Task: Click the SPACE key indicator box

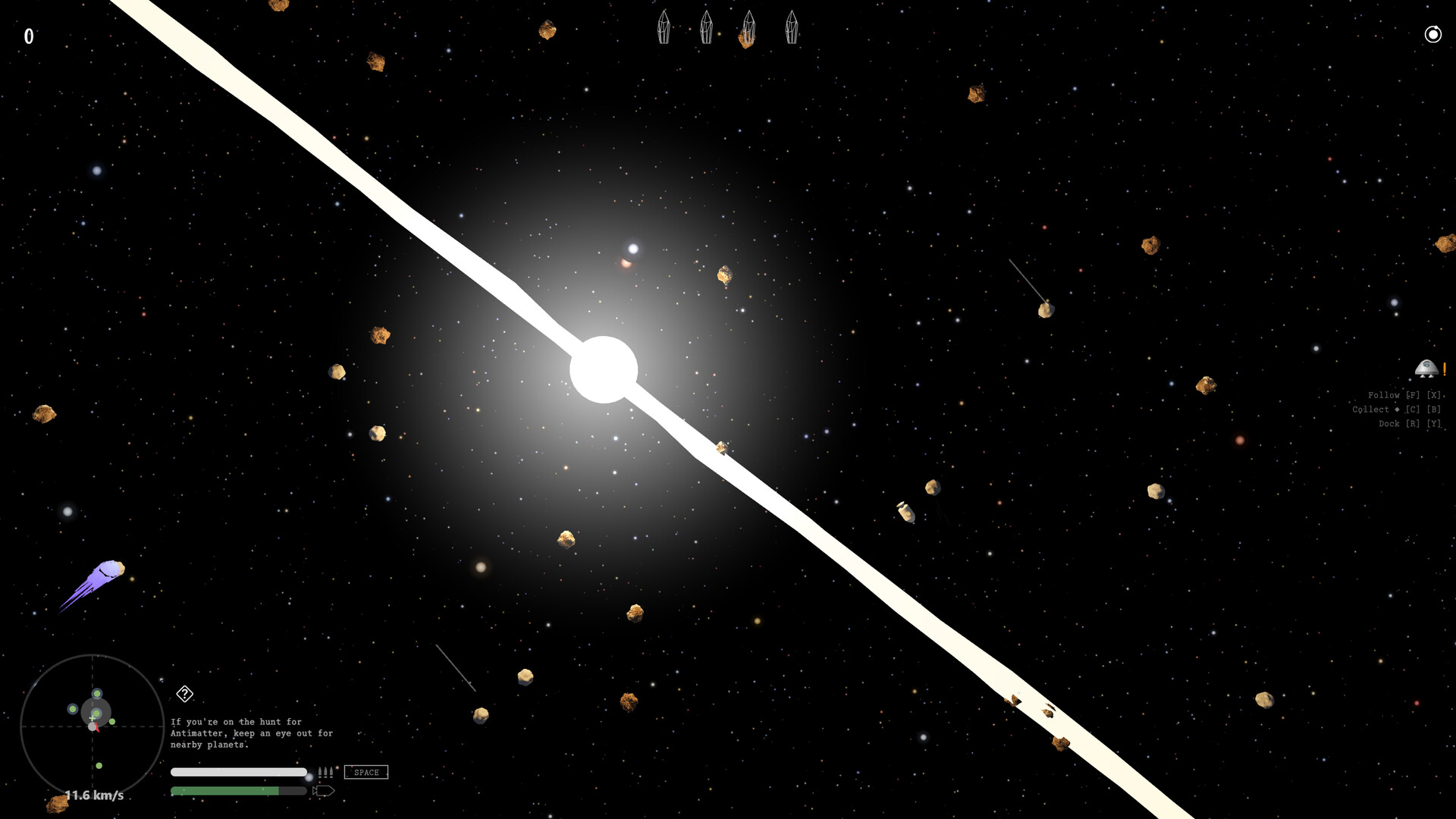Action: (366, 772)
